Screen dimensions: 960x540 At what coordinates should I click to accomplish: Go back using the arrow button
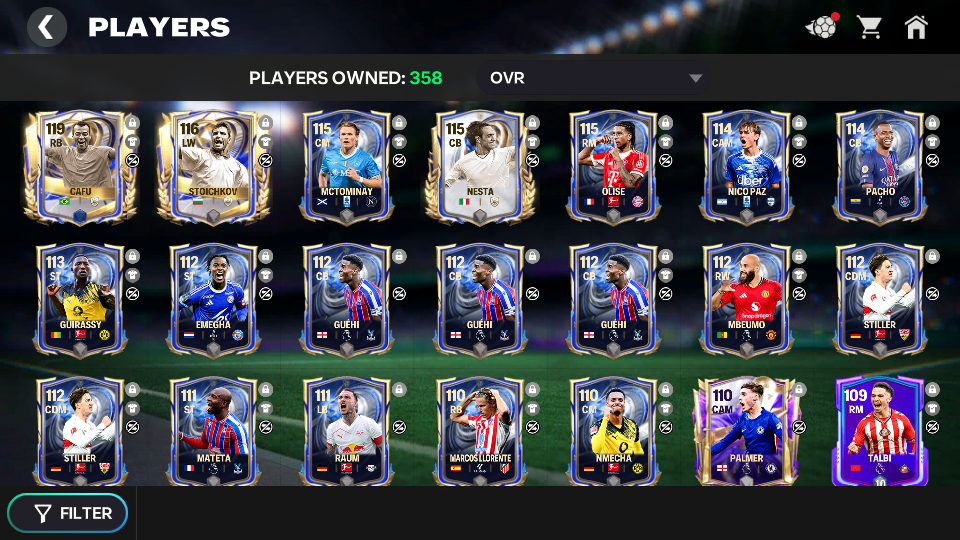(x=46, y=27)
